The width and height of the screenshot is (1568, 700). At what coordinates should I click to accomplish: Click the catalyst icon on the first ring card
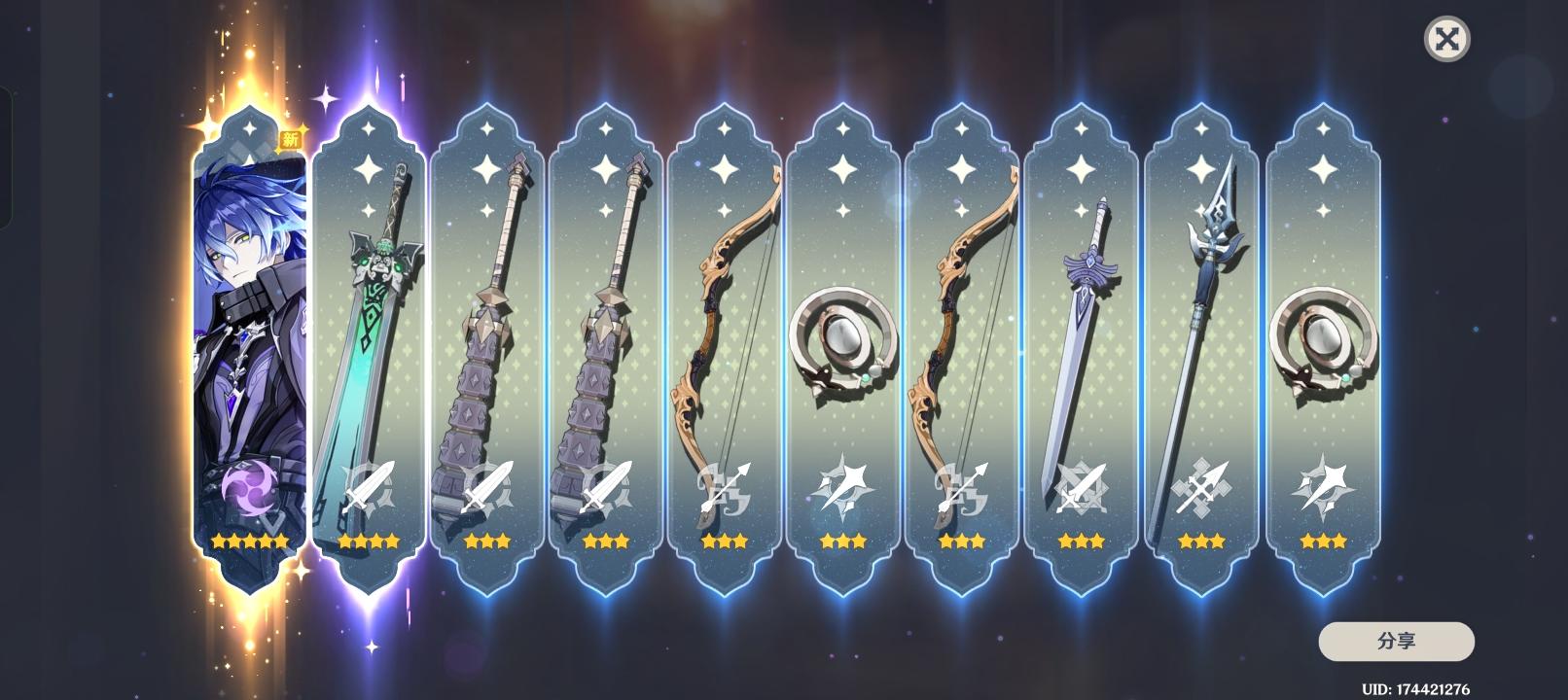coord(844,488)
